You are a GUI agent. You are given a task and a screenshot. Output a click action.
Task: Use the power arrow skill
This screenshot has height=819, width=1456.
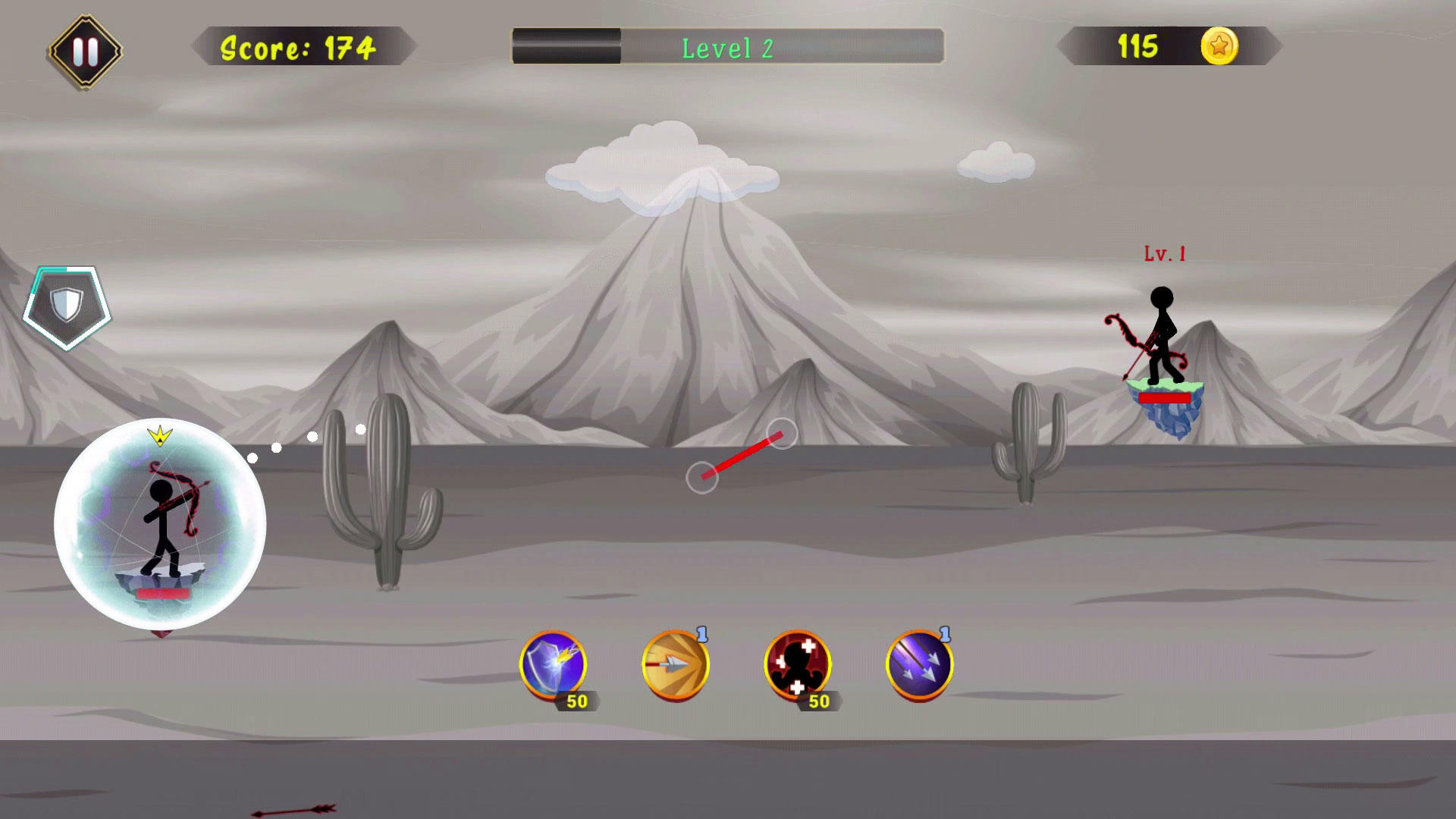pyautogui.click(x=677, y=667)
